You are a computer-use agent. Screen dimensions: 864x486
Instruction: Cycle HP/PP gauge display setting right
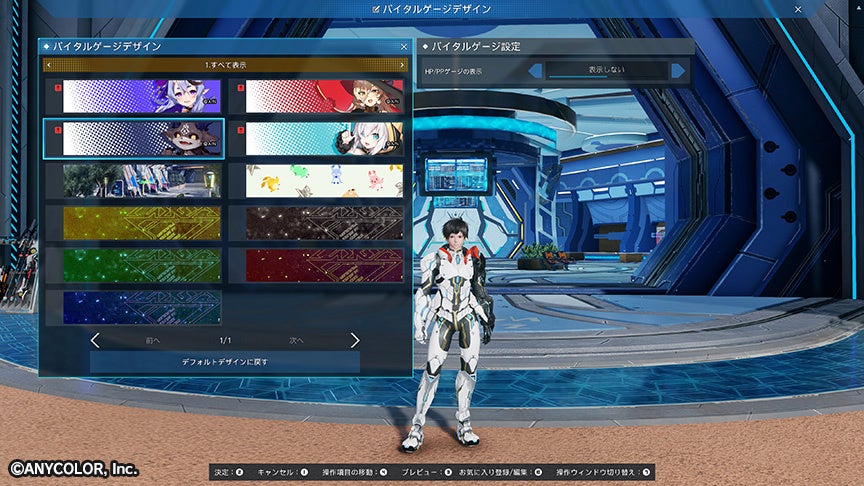(x=679, y=71)
